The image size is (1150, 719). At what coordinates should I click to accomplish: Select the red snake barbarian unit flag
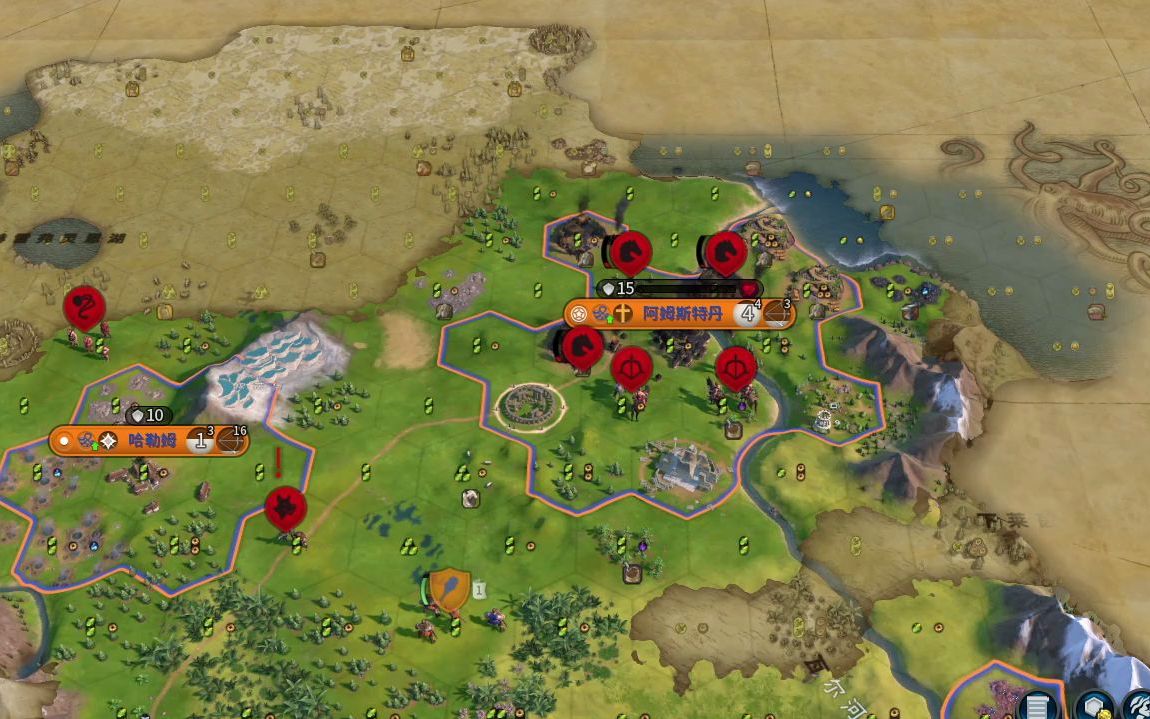[x=85, y=307]
